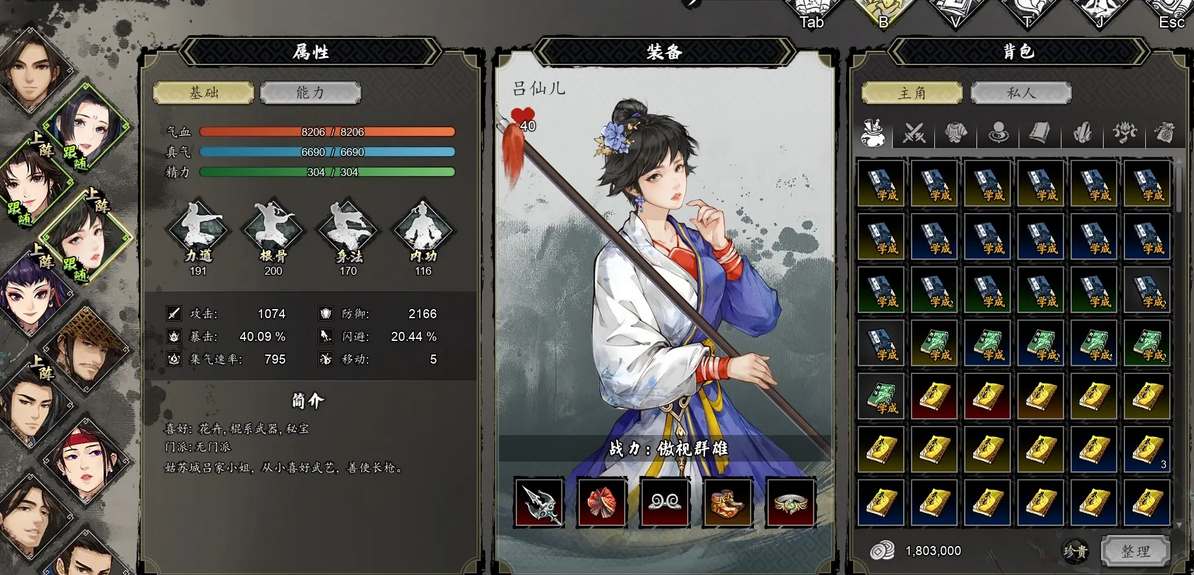
Task: Open the book category filter in backpack
Action: tap(1039, 132)
